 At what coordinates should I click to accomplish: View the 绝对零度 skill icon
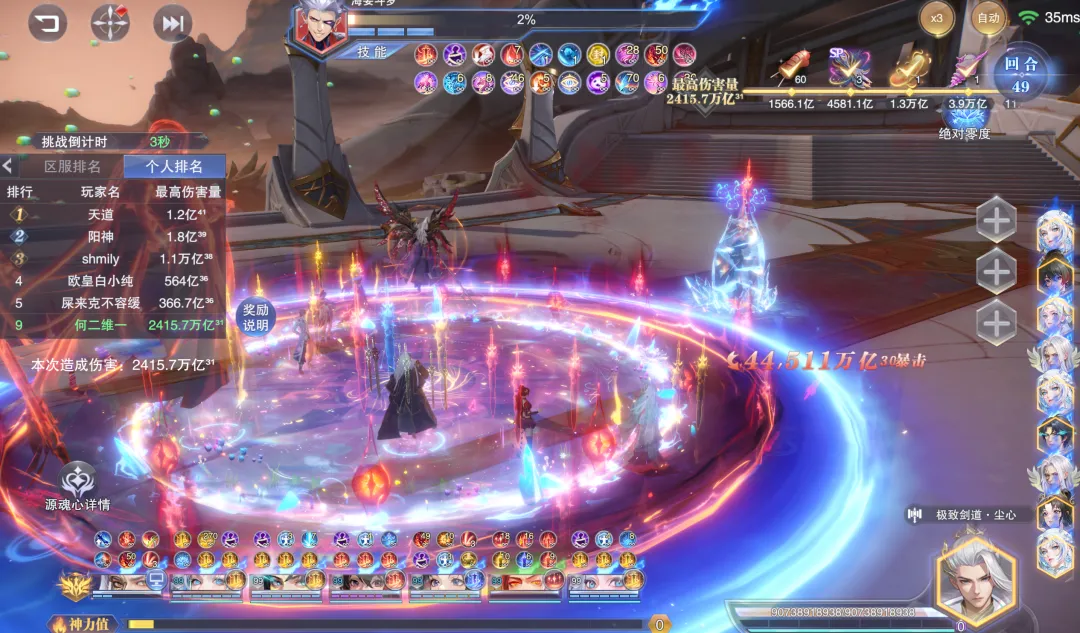pyautogui.click(x=964, y=113)
